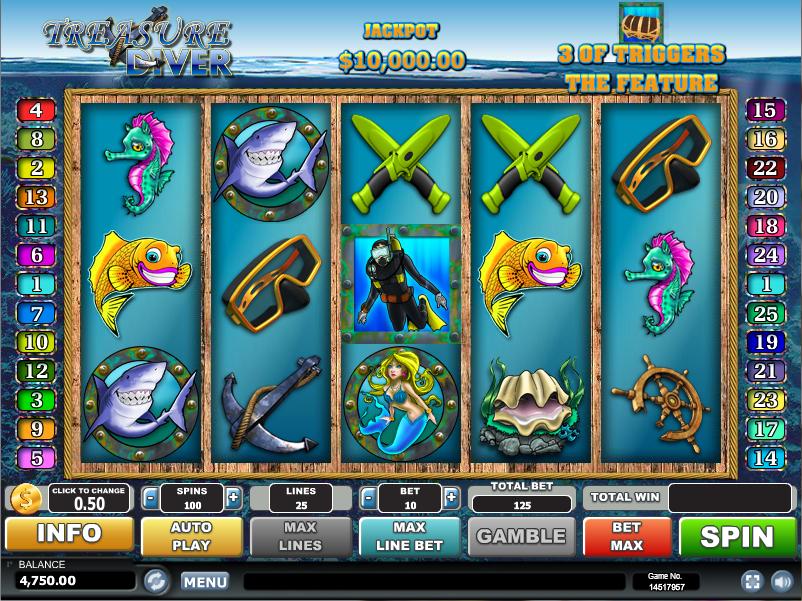Screen dimensions: 802x601
Task: Increase the line bet amount
Action: tap(451, 497)
